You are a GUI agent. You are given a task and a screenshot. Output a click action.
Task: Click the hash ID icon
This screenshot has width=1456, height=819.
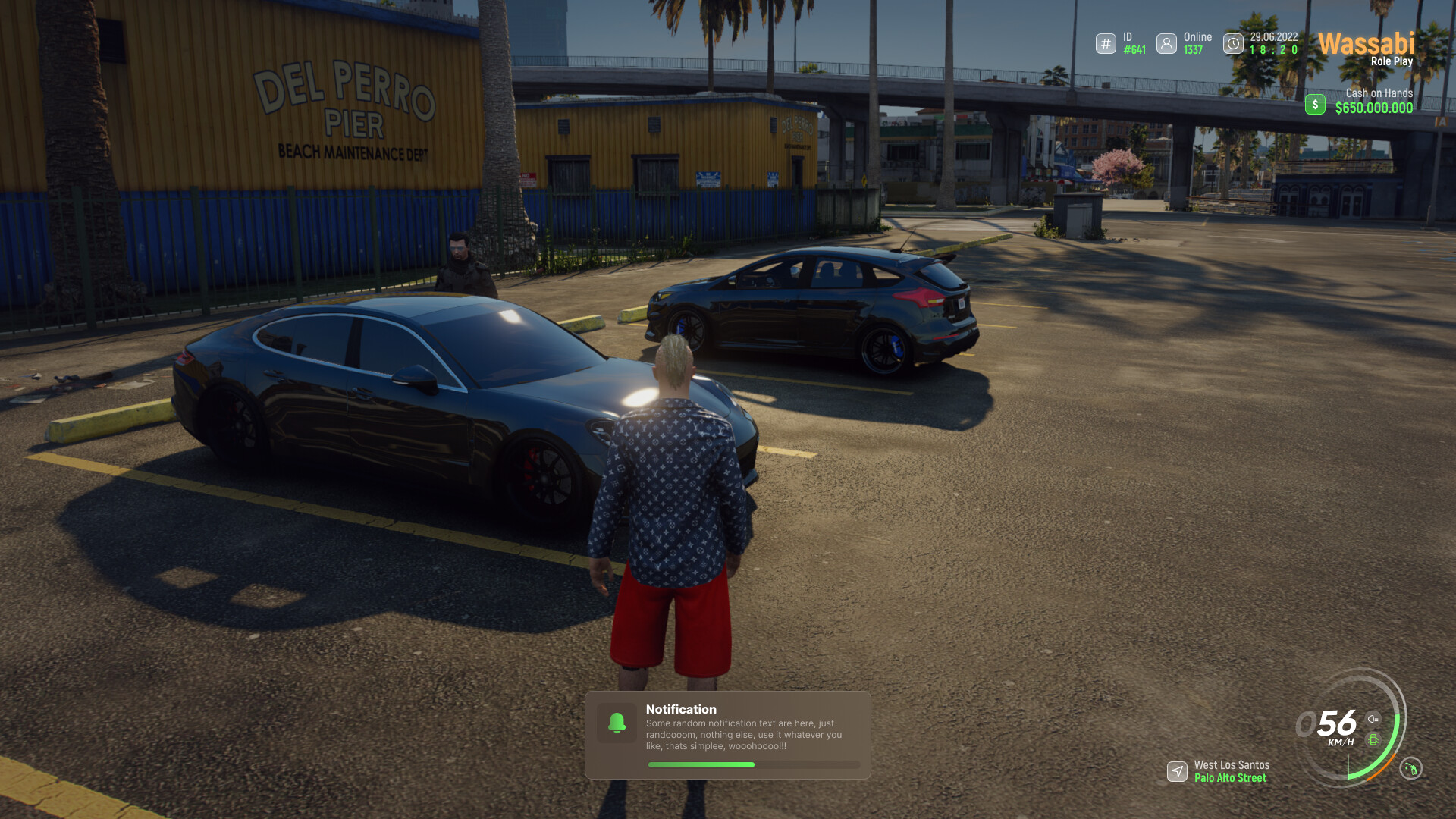point(1106,44)
